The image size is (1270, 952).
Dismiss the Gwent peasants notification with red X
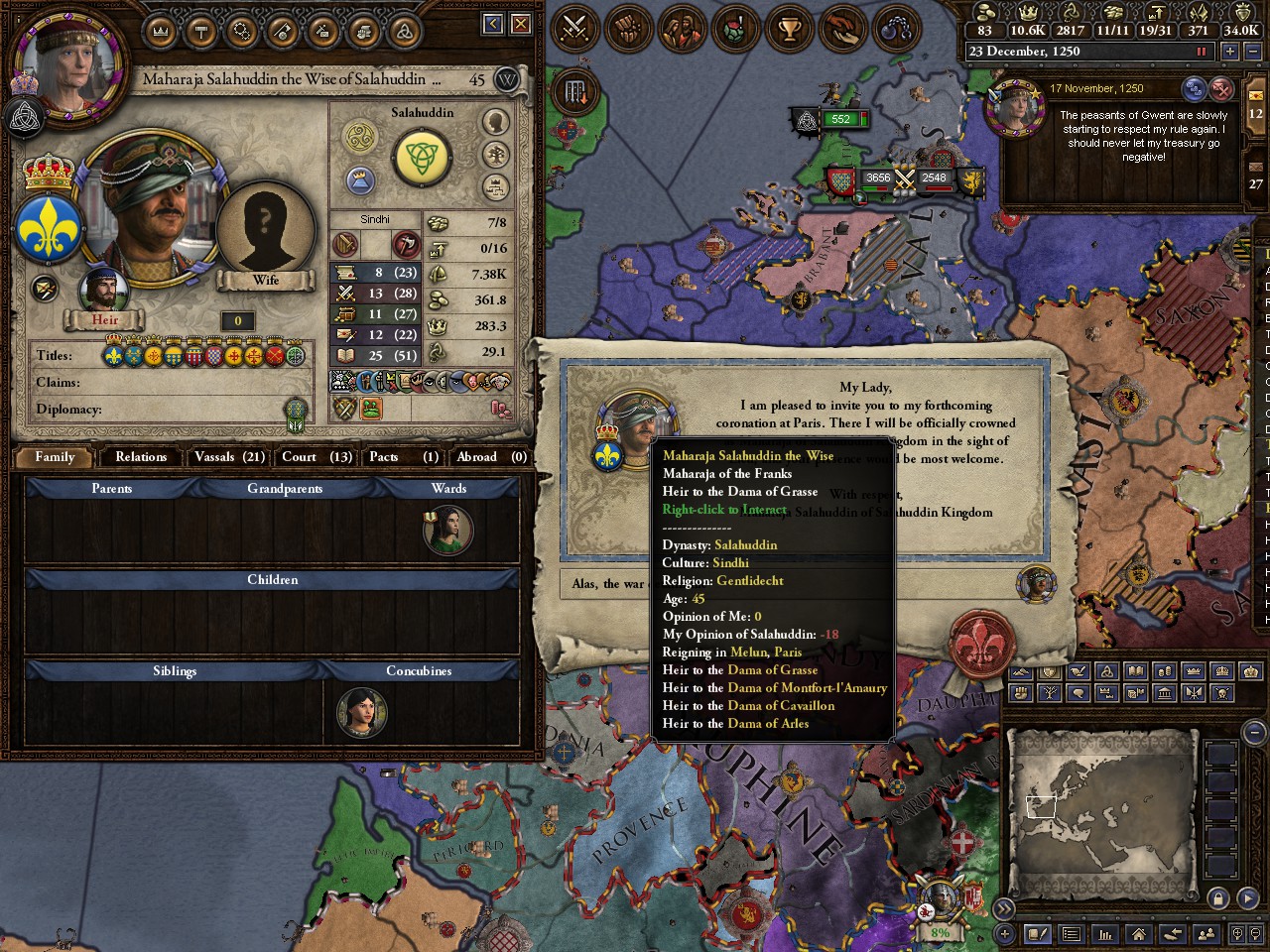pyautogui.click(x=1222, y=90)
